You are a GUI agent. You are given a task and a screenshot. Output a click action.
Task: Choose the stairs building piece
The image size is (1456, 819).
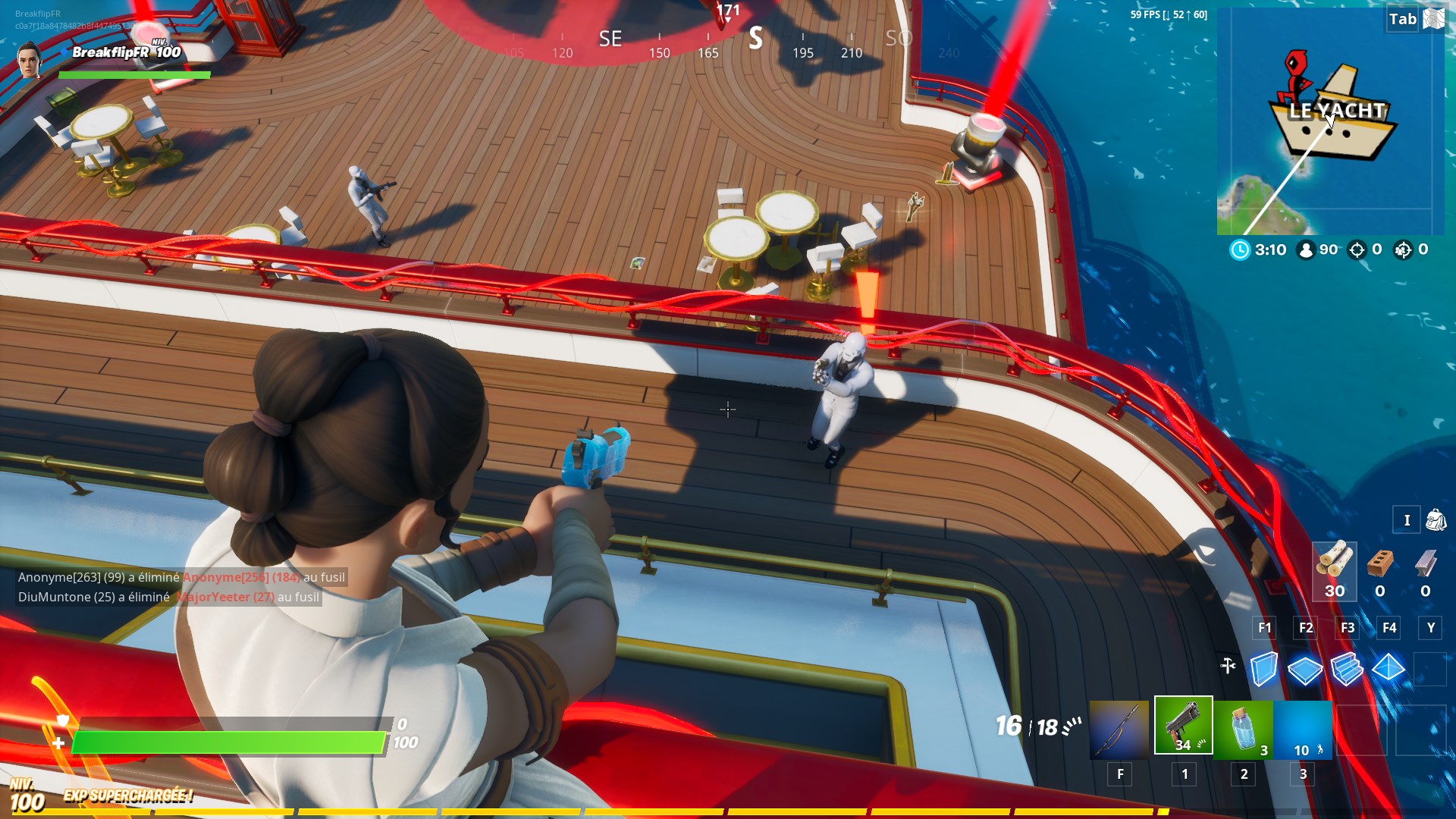pos(1347,669)
